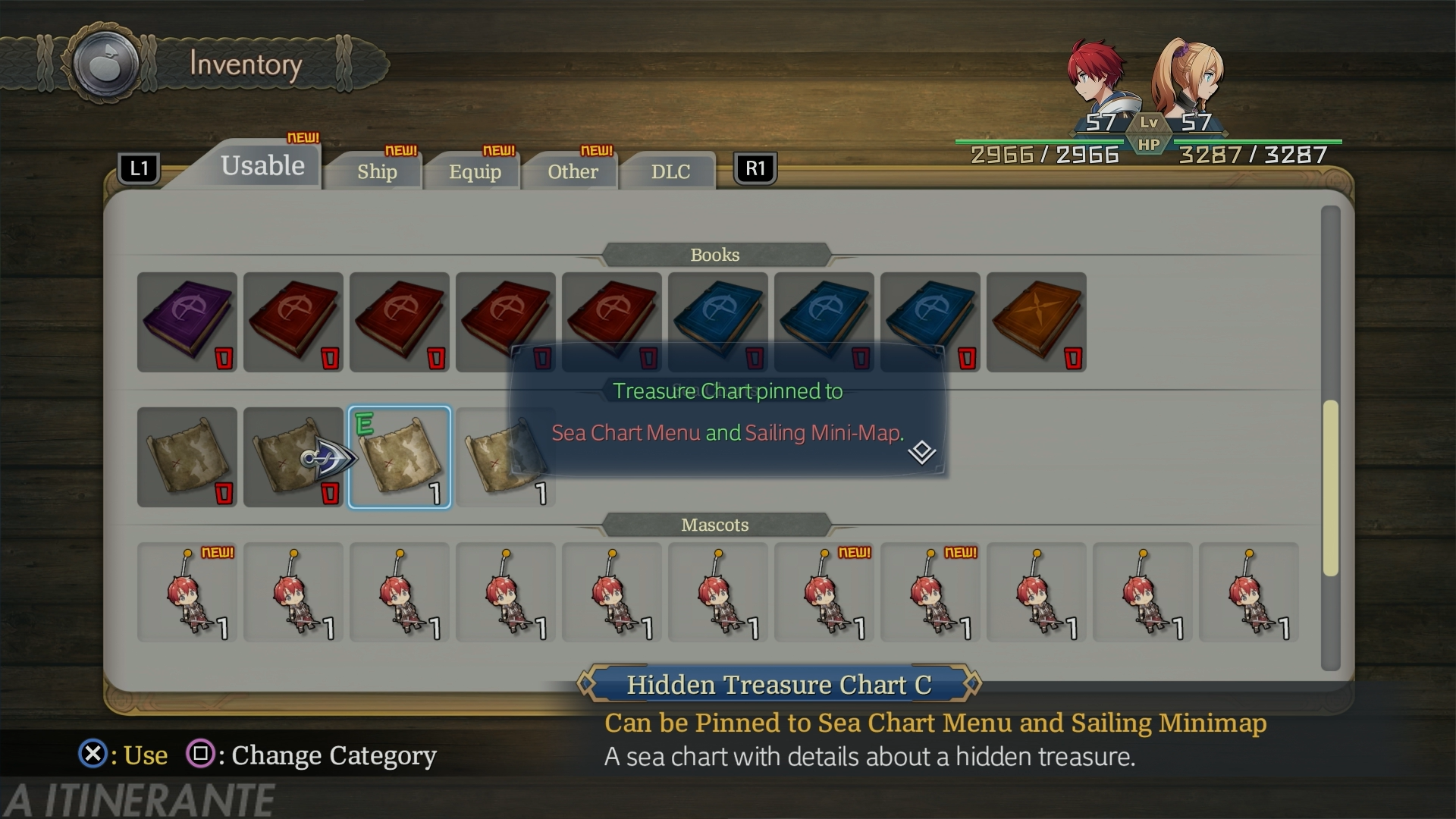Image resolution: width=1456 pixels, height=819 pixels.
Task: Click the inventory scrollbar thumb
Action: point(1330,487)
